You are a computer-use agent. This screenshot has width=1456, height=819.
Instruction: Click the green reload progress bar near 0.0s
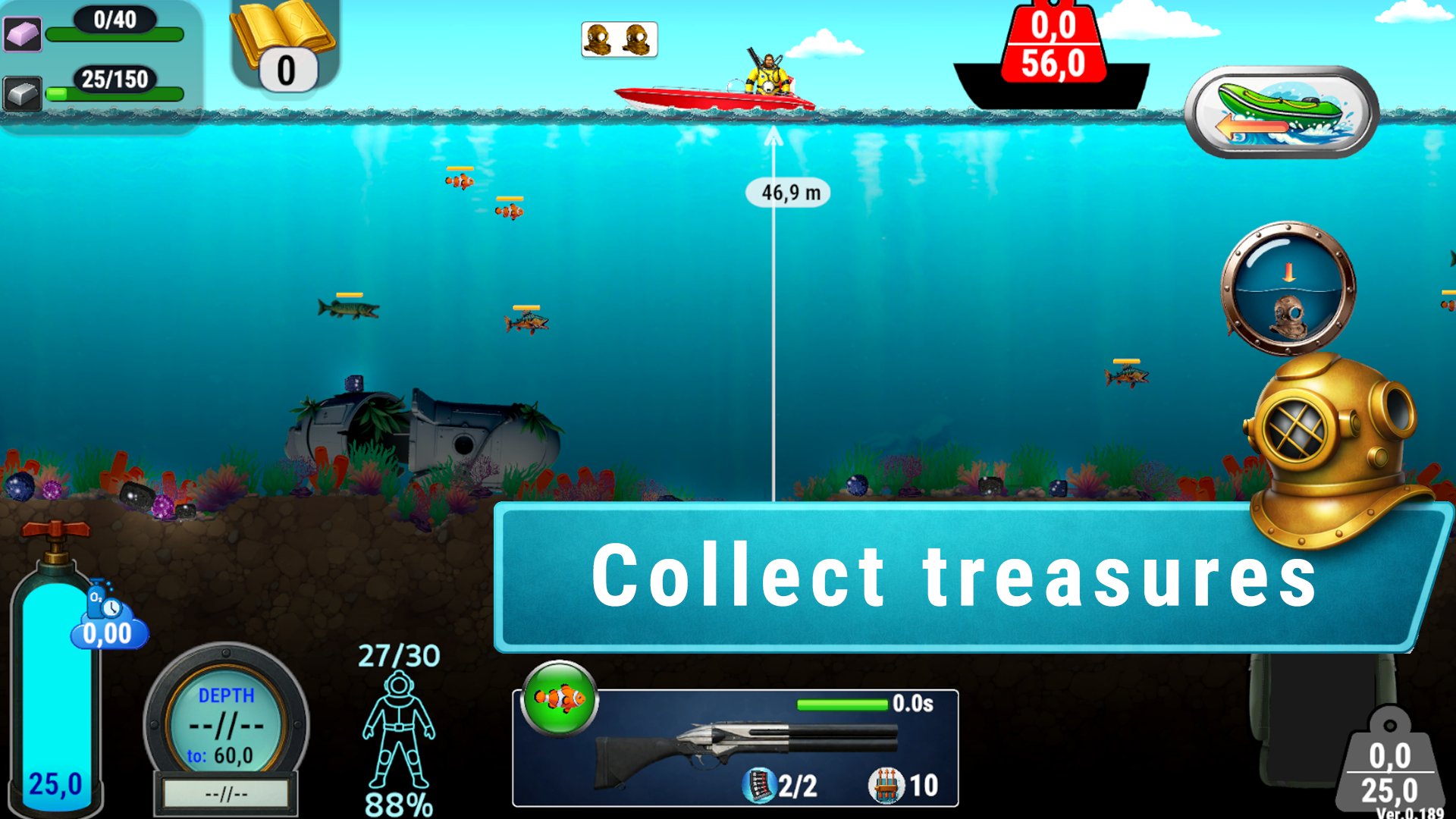842,704
